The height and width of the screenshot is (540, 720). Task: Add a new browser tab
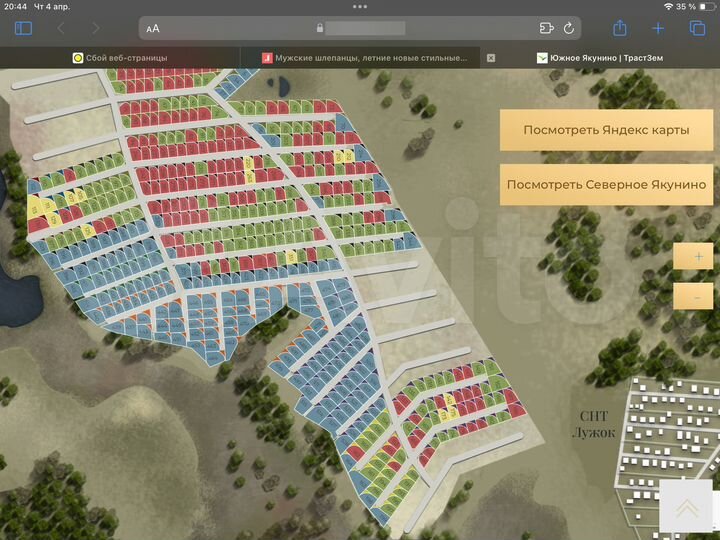tap(658, 28)
